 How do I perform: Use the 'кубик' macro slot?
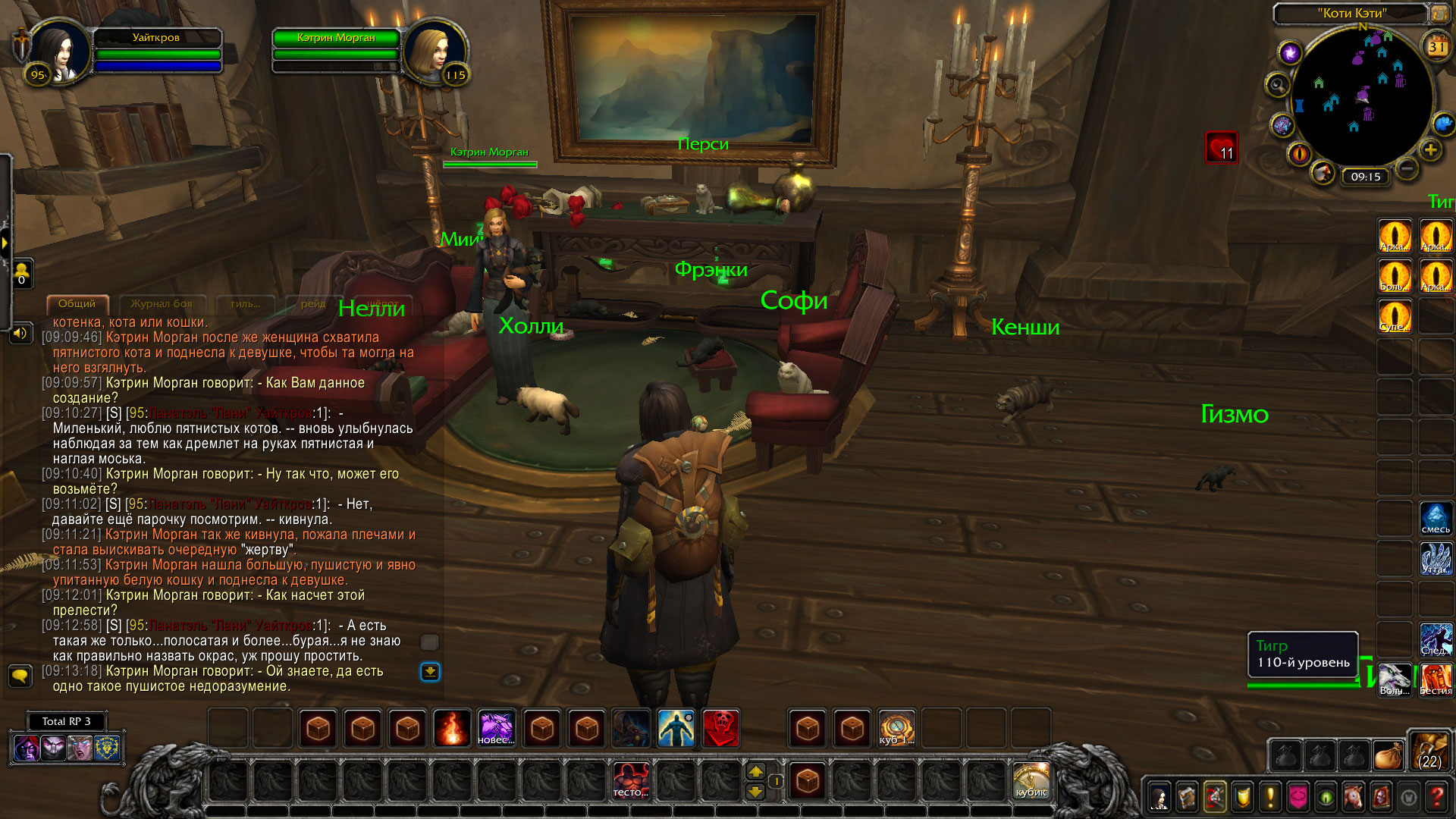(1031, 780)
